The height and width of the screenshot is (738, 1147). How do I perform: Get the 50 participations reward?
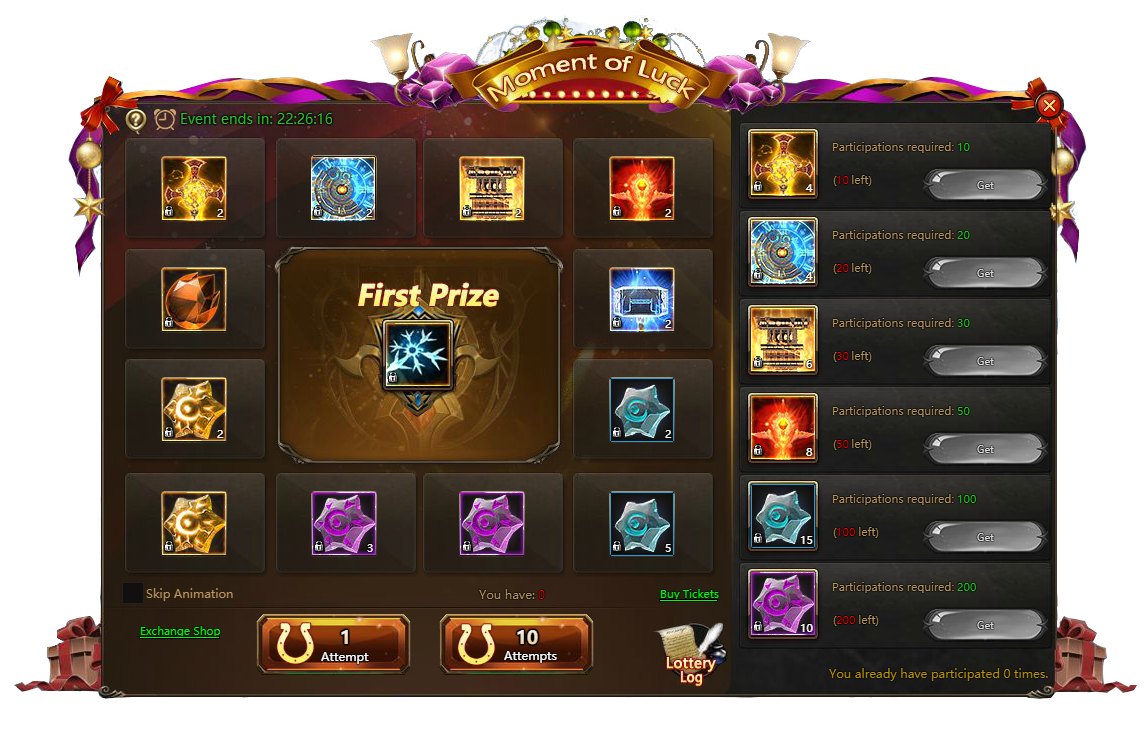984,449
